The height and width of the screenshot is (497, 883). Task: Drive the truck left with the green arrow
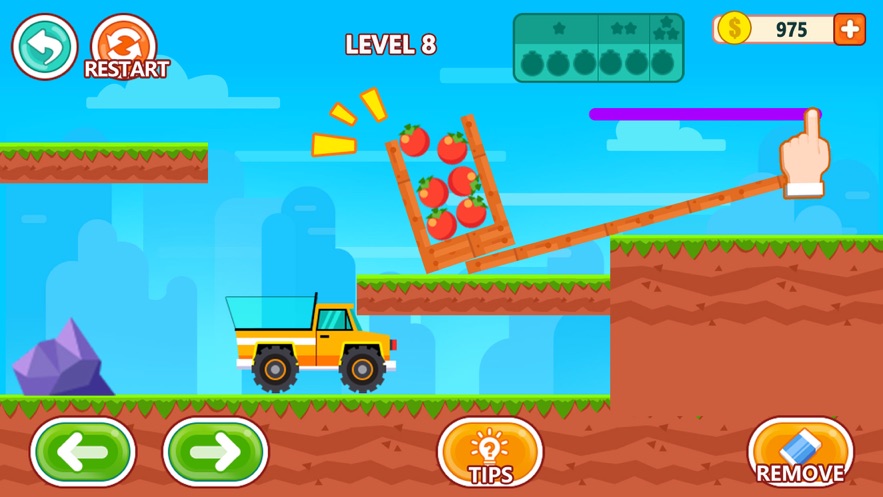(x=83, y=452)
